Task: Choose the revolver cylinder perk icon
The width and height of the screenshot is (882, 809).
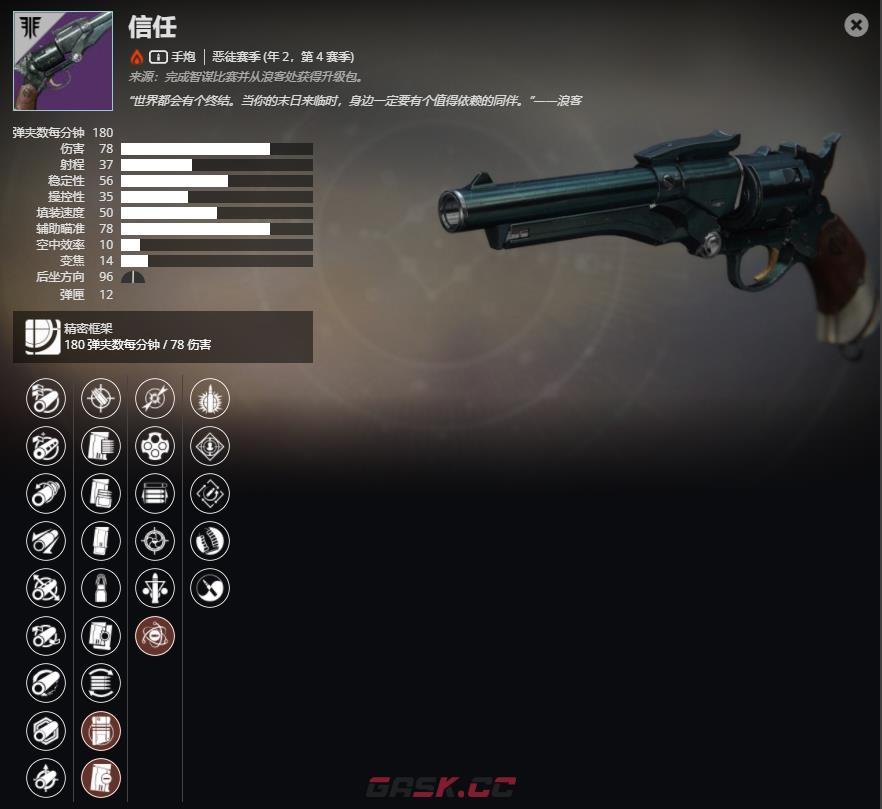Action: point(154,445)
